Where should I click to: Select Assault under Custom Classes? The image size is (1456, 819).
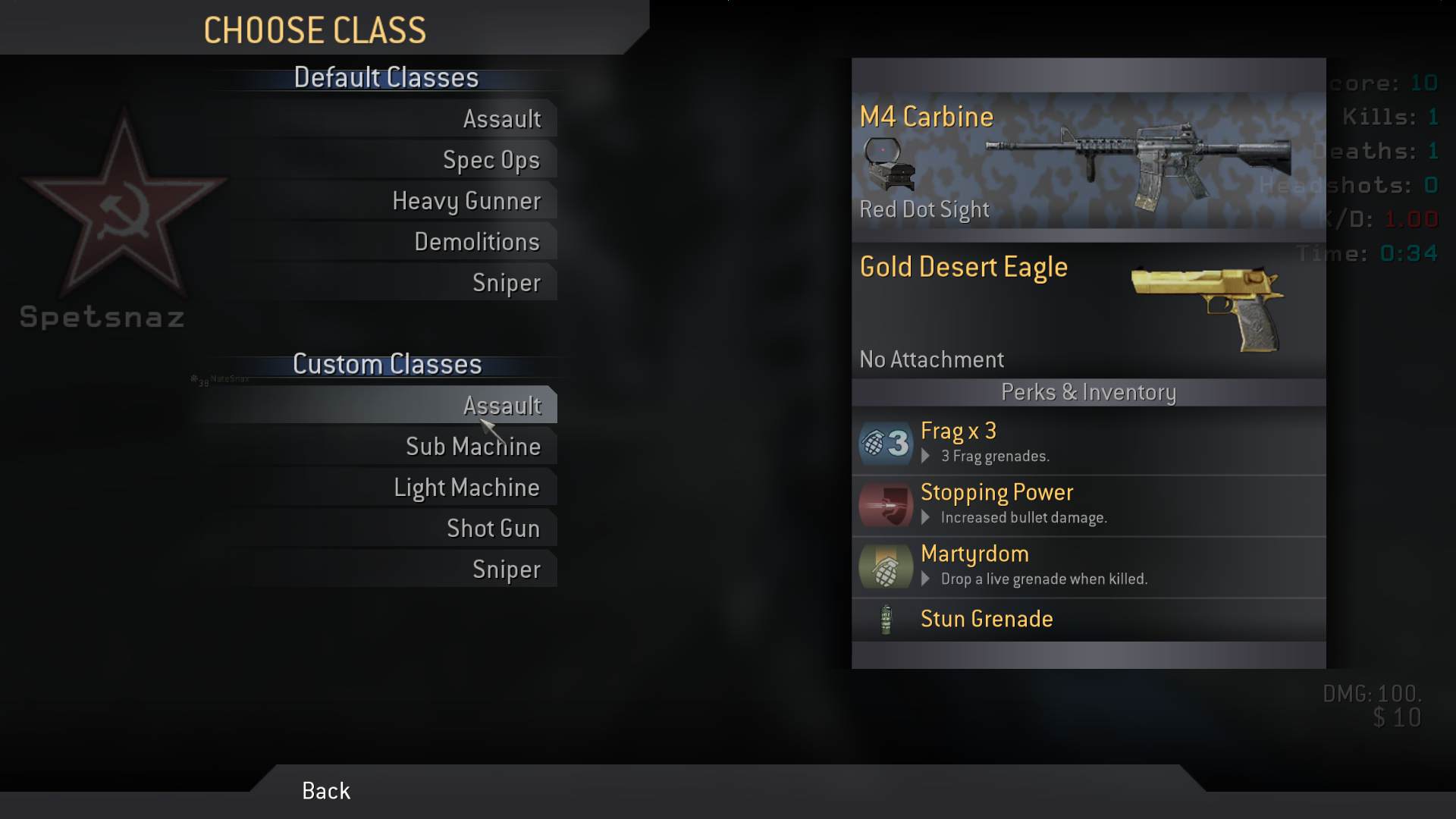click(x=501, y=406)
